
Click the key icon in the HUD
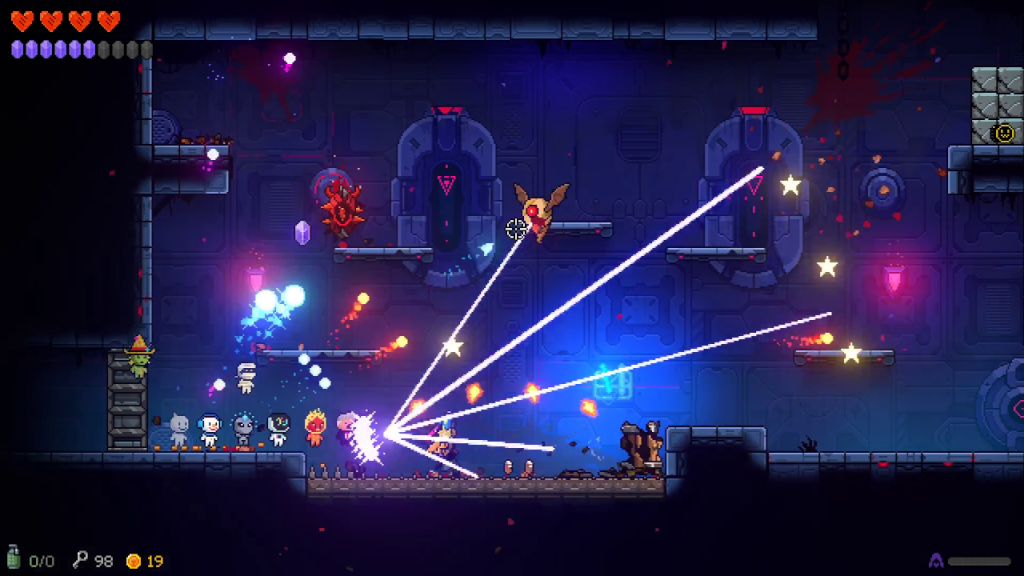80,560
